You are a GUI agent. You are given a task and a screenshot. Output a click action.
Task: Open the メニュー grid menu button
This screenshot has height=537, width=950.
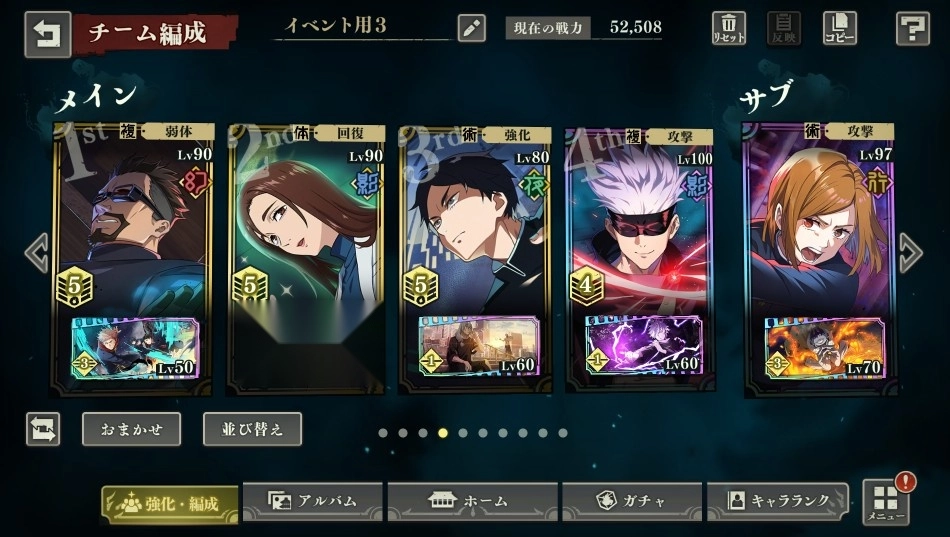(885, 502)
